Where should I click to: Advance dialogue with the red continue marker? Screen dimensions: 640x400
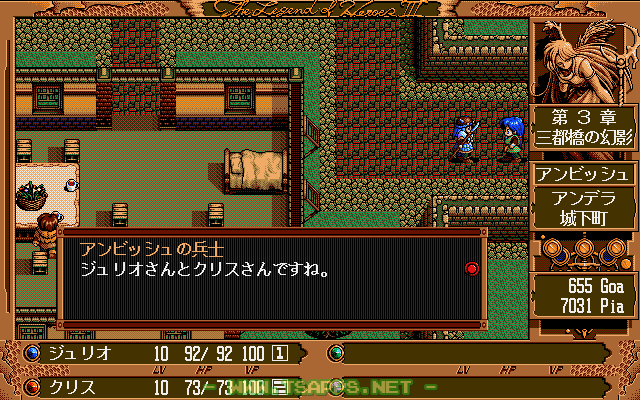[472, 268]
